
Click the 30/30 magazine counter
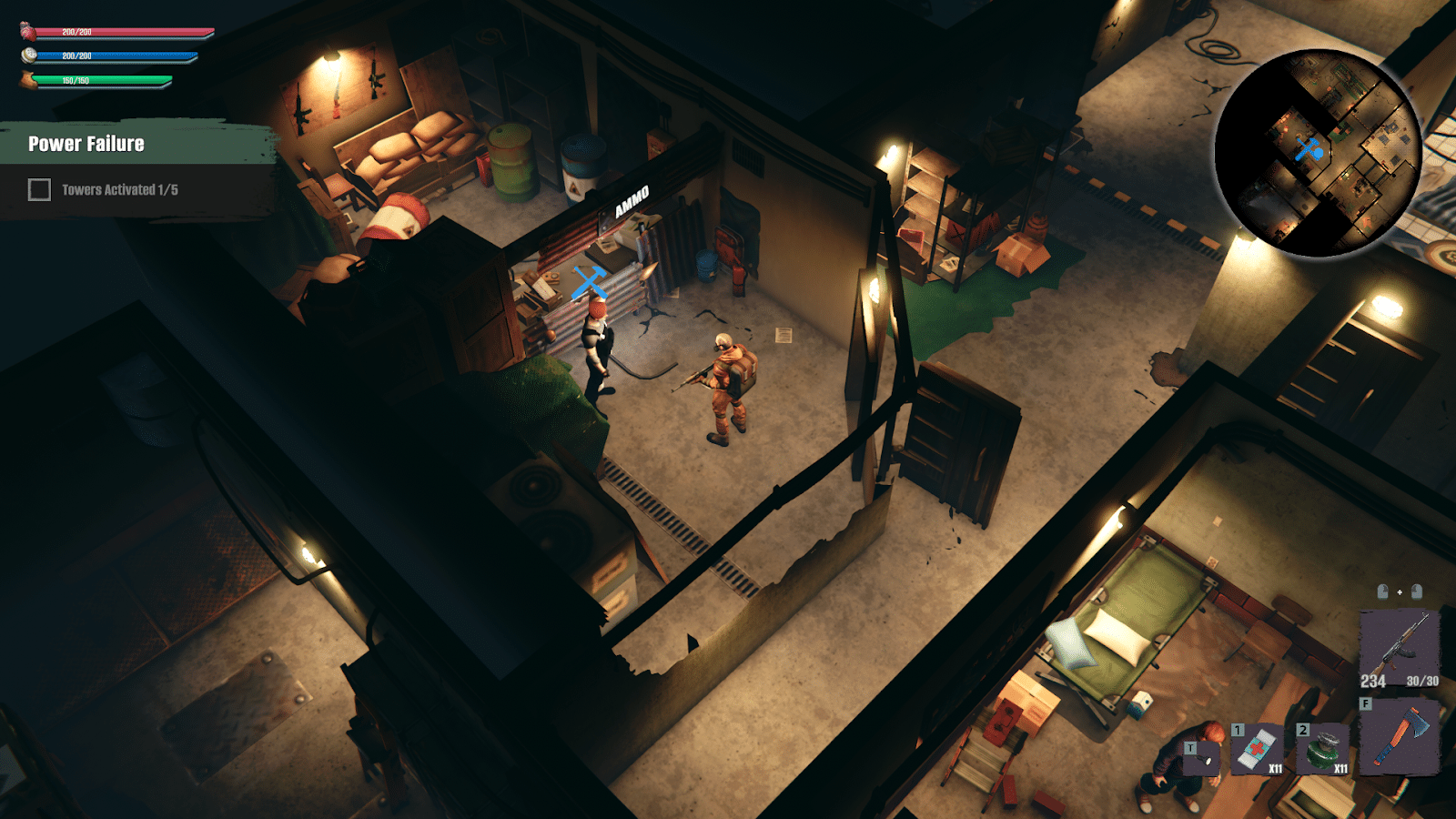(x=1422, y=681)
